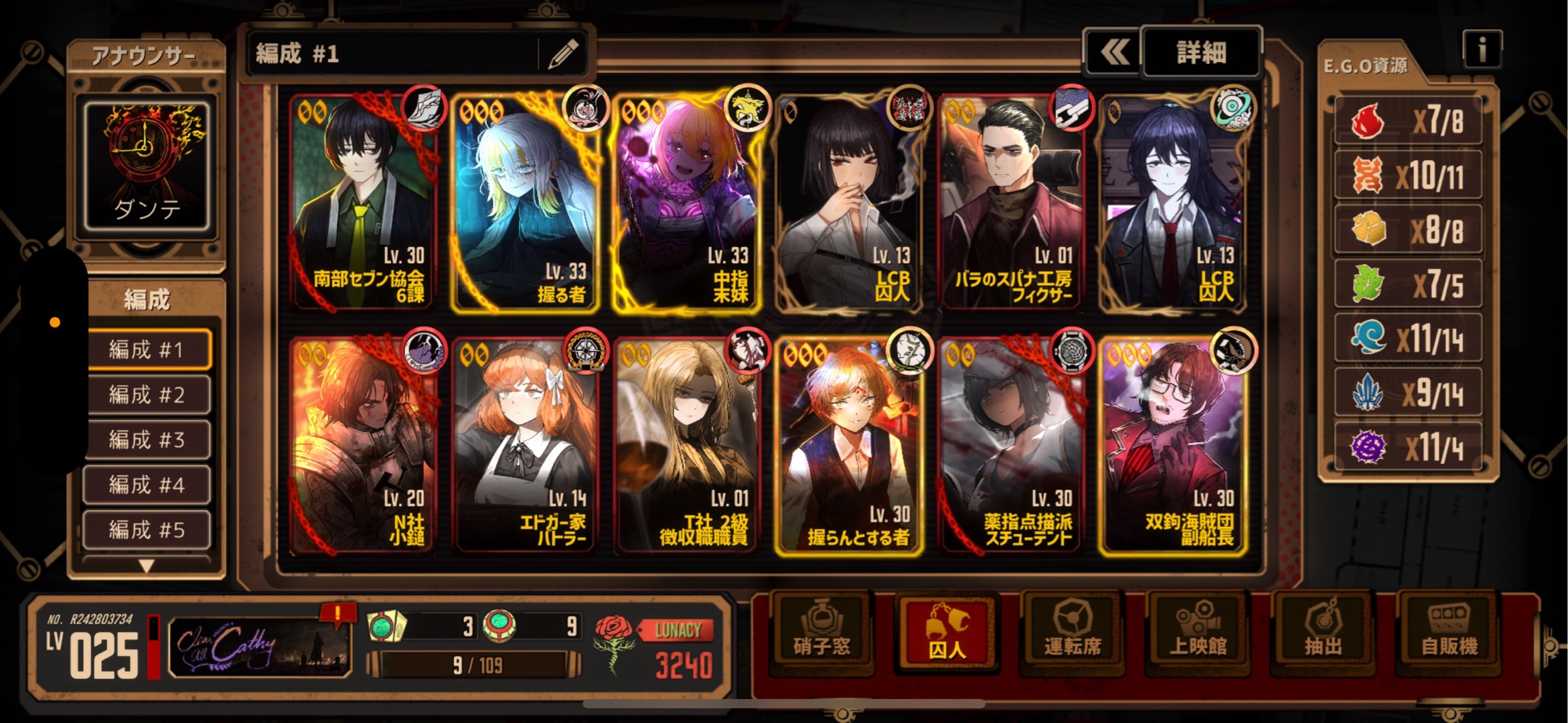Viewport: 1568px width, 723px height.
Task: Open the 詳細 details view
Action: (x=1201, y=52)
